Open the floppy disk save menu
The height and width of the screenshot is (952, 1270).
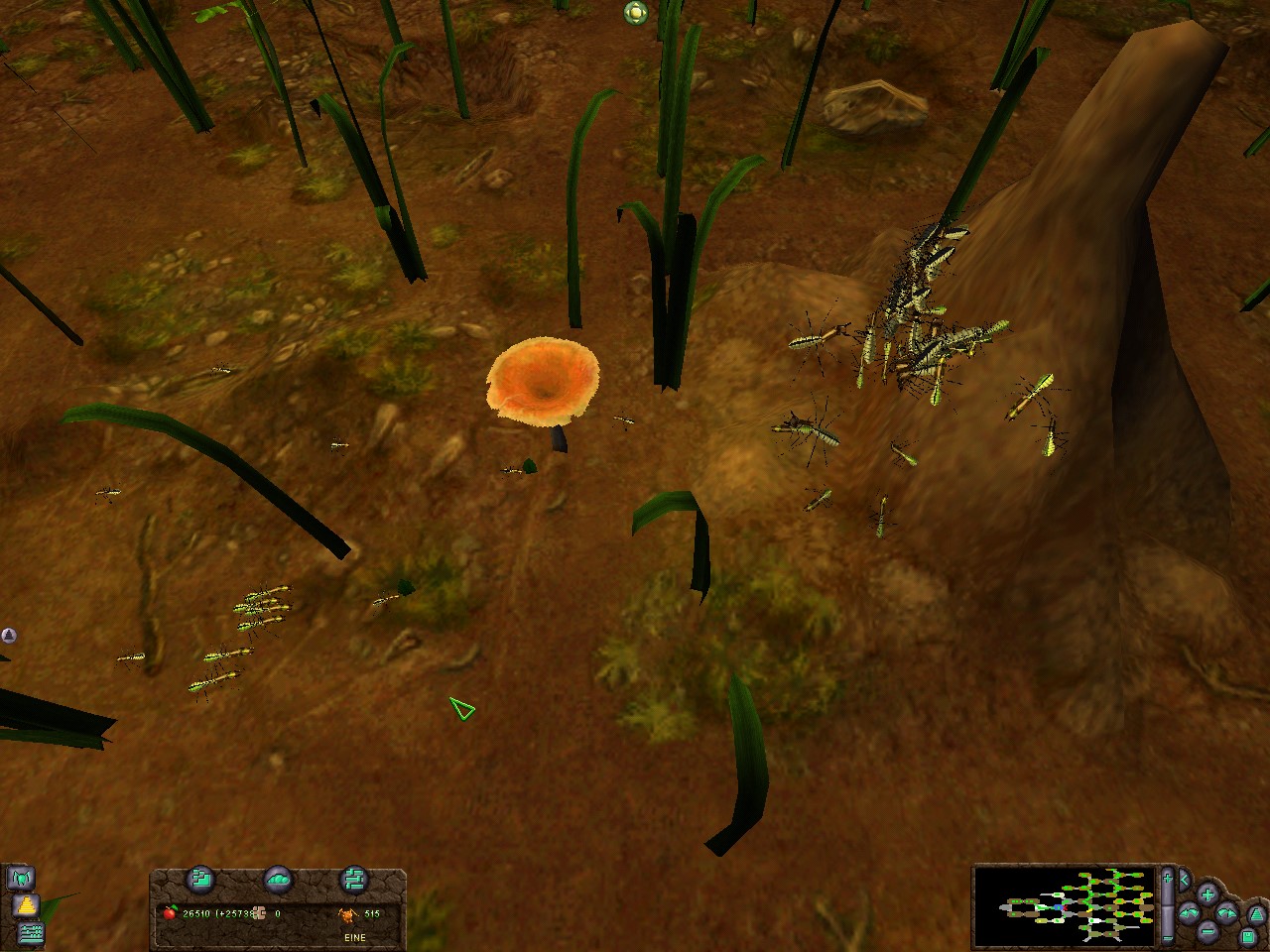[x=1248, y=936]
